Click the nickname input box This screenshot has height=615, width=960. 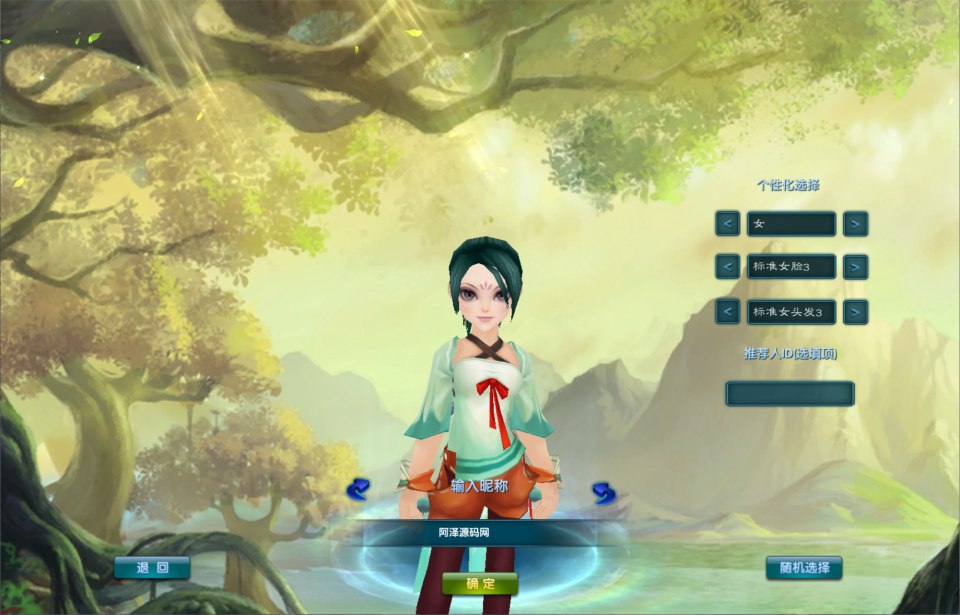pos(480,533)
